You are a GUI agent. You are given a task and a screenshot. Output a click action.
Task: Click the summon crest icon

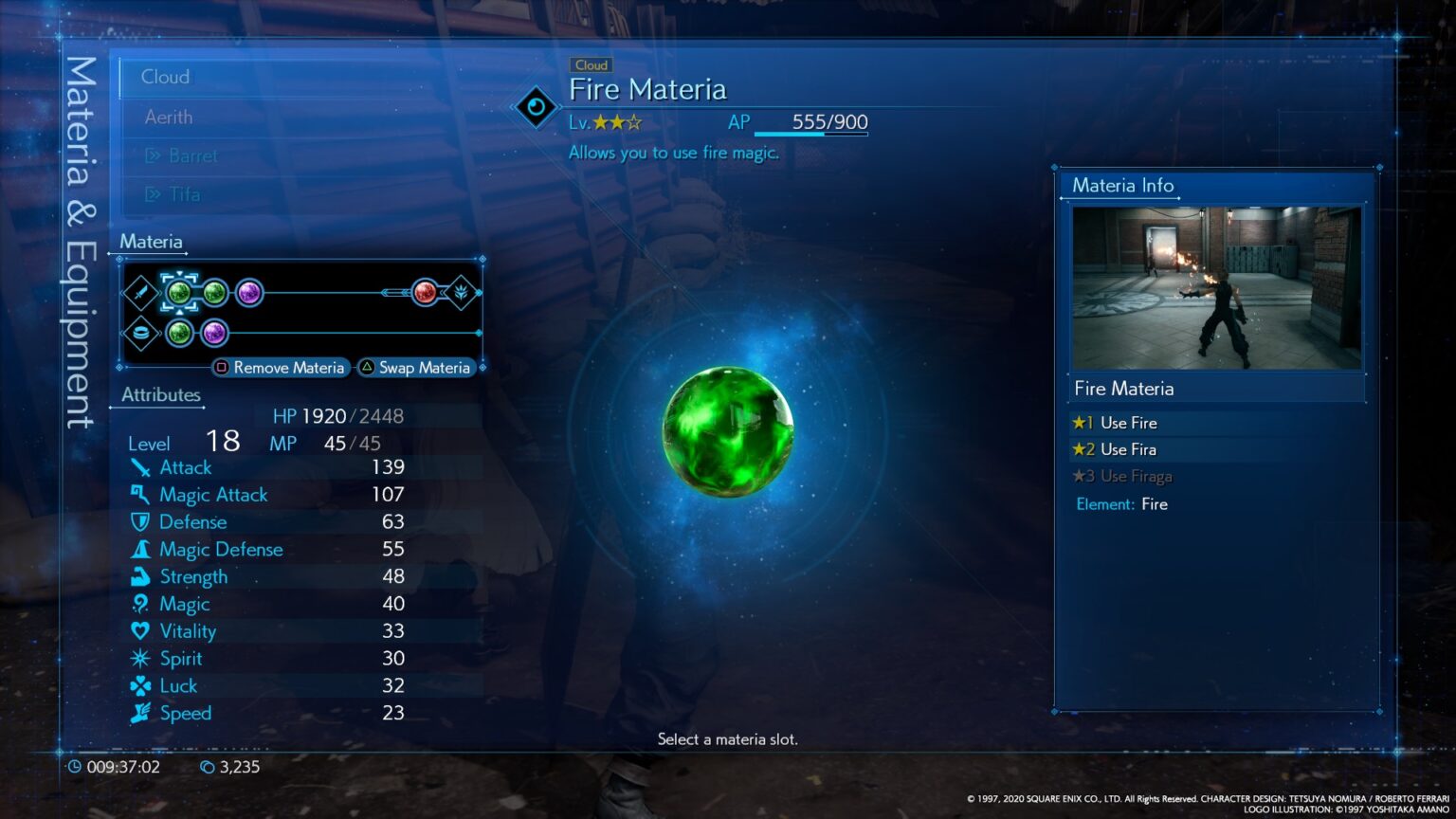pyautogui.click(x=462, y=293)
